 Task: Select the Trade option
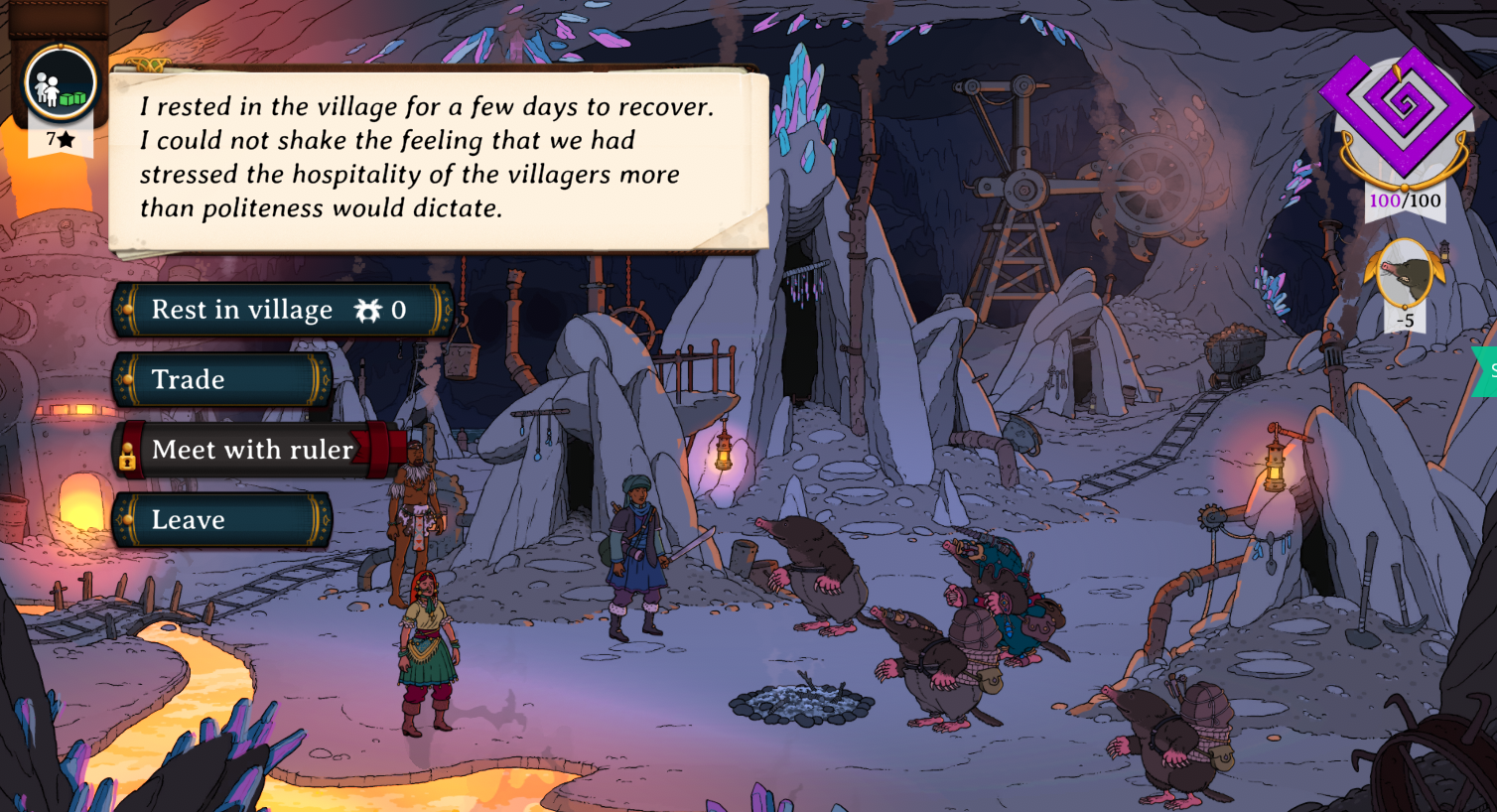point(221,379)
